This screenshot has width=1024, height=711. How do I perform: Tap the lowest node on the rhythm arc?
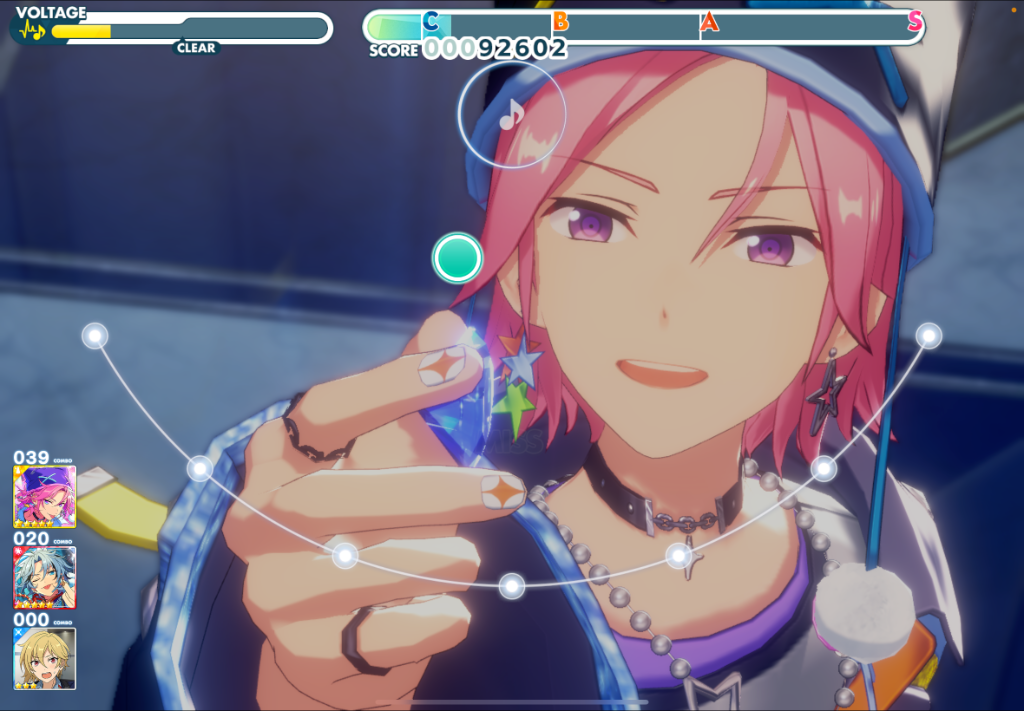[512, 586]
